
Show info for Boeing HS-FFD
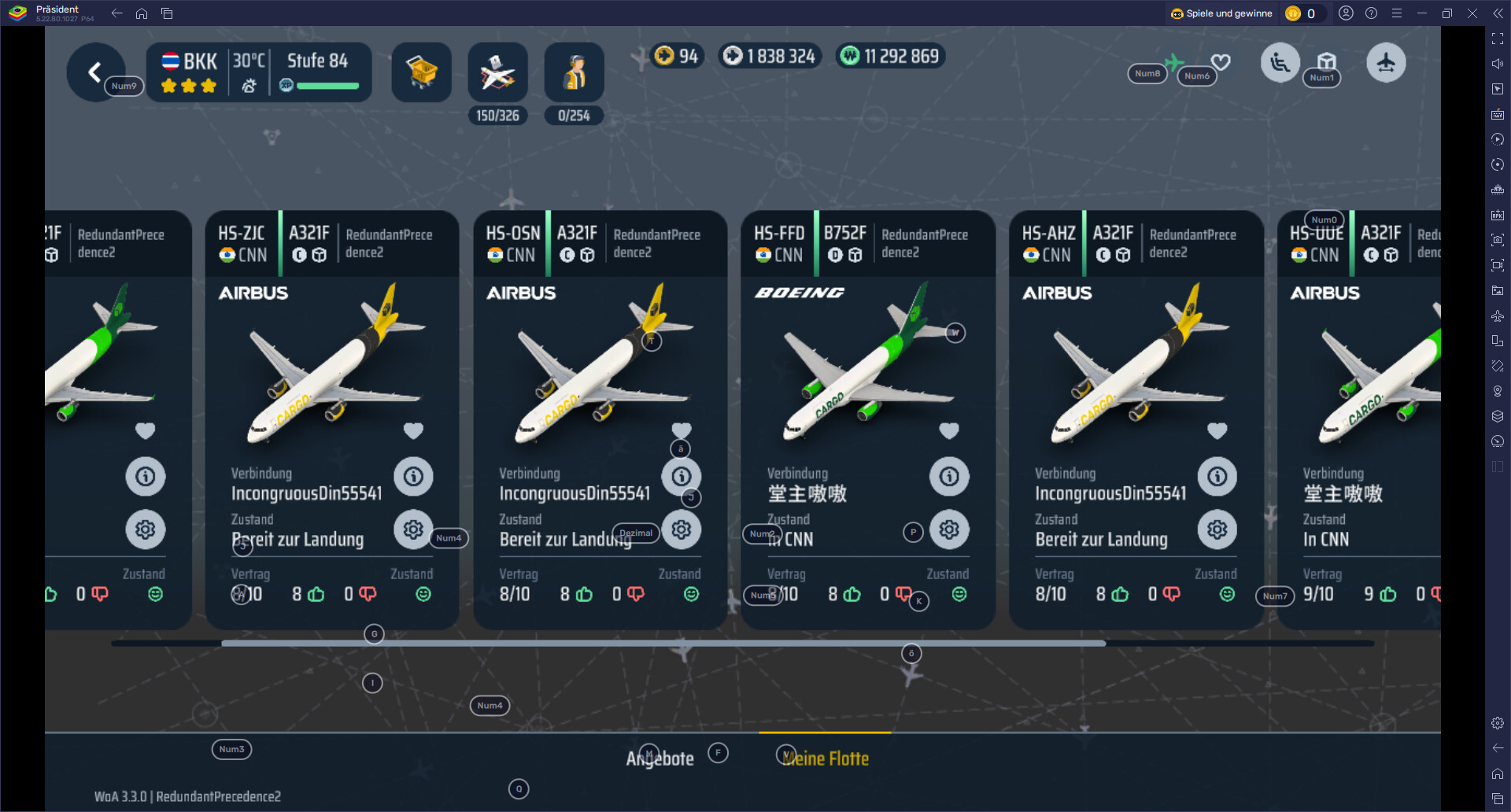point(949,476)
